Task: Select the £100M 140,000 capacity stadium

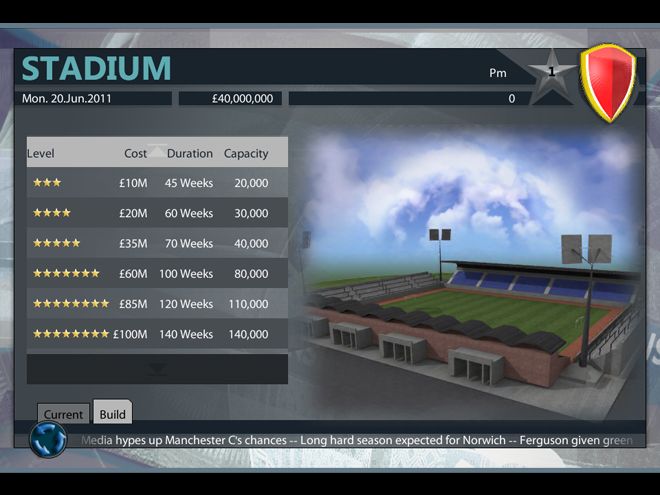Action: click(157, 334)
